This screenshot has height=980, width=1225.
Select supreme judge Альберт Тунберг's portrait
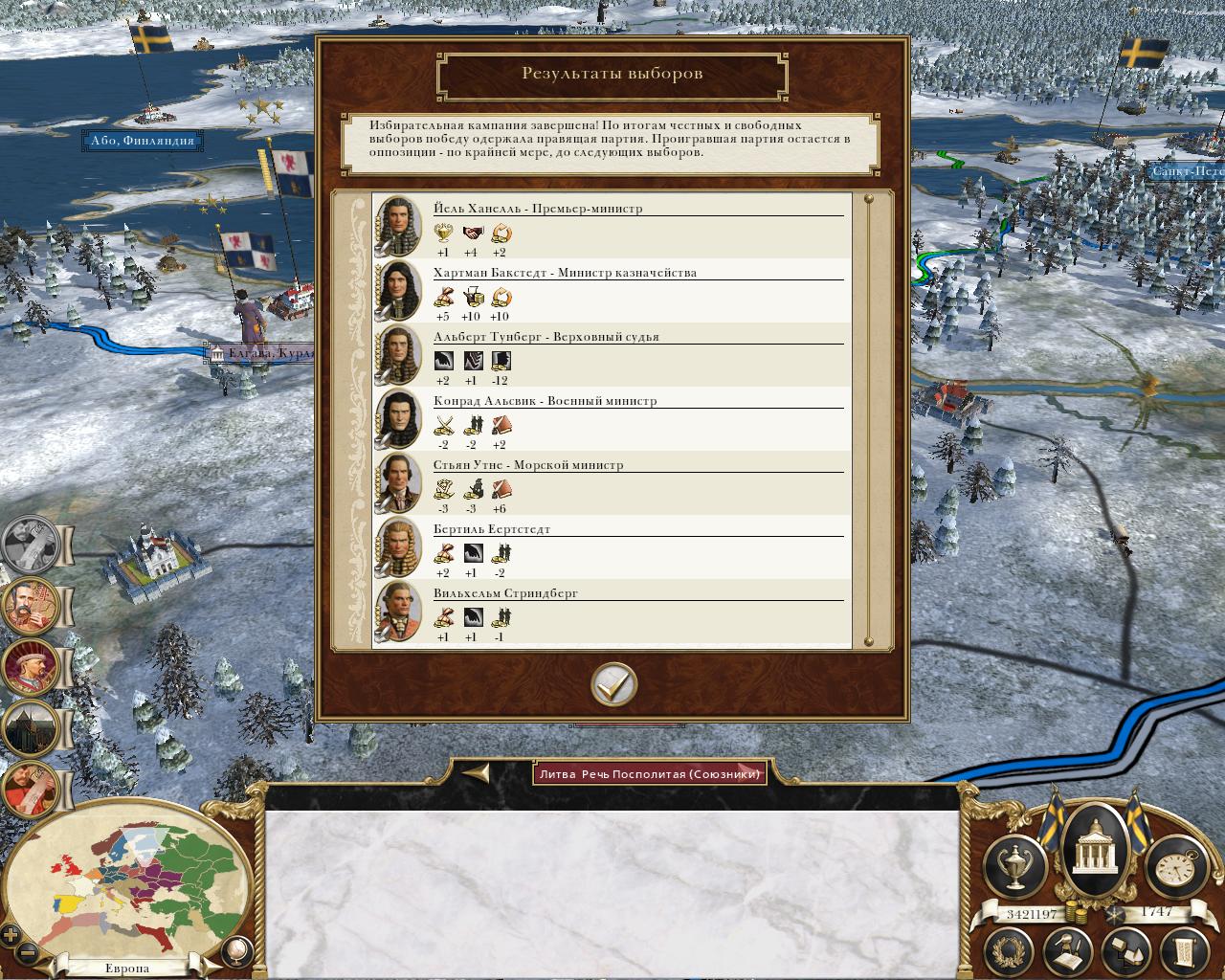click(398, 355)
